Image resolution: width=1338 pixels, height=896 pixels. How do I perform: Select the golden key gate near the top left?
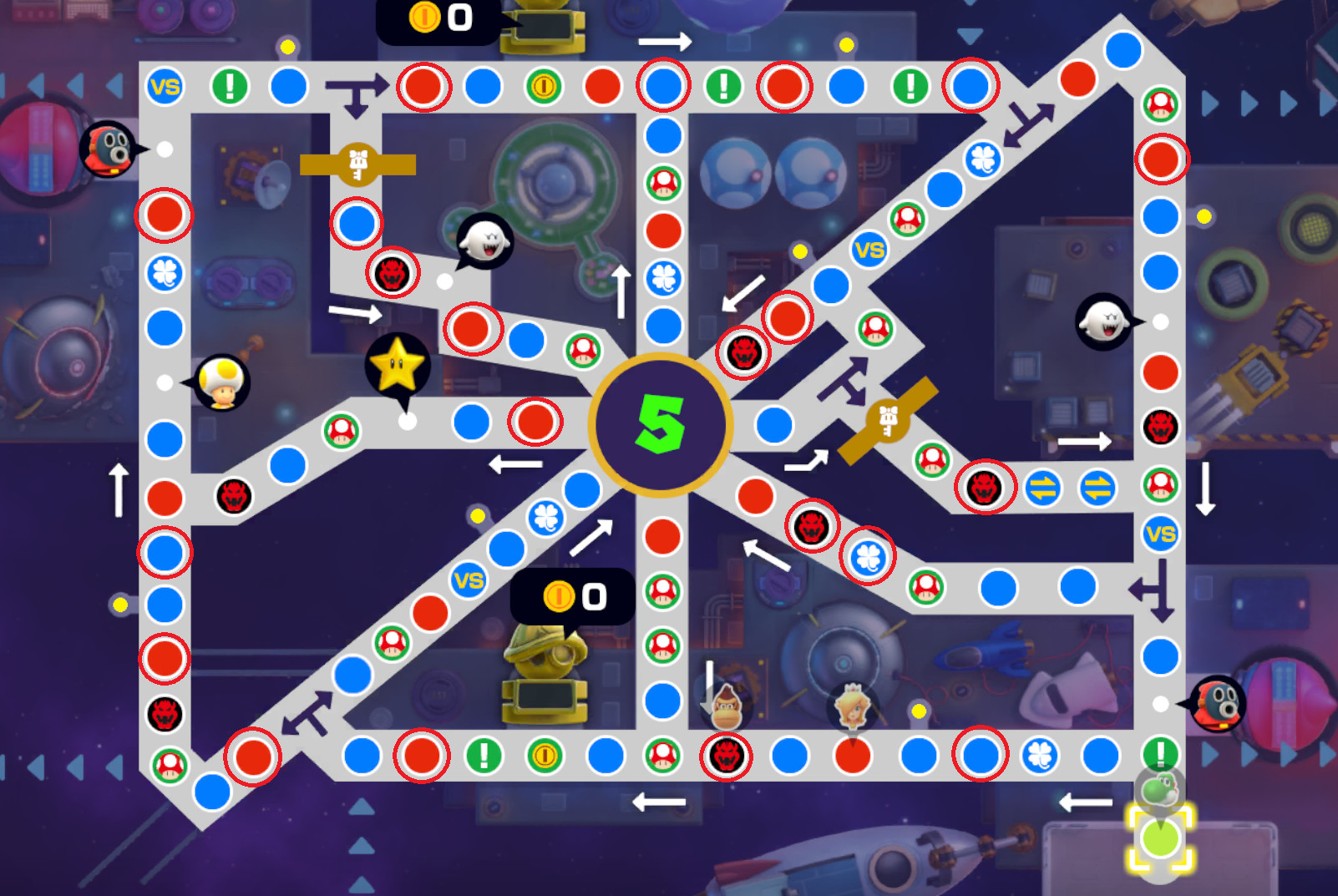357,165
